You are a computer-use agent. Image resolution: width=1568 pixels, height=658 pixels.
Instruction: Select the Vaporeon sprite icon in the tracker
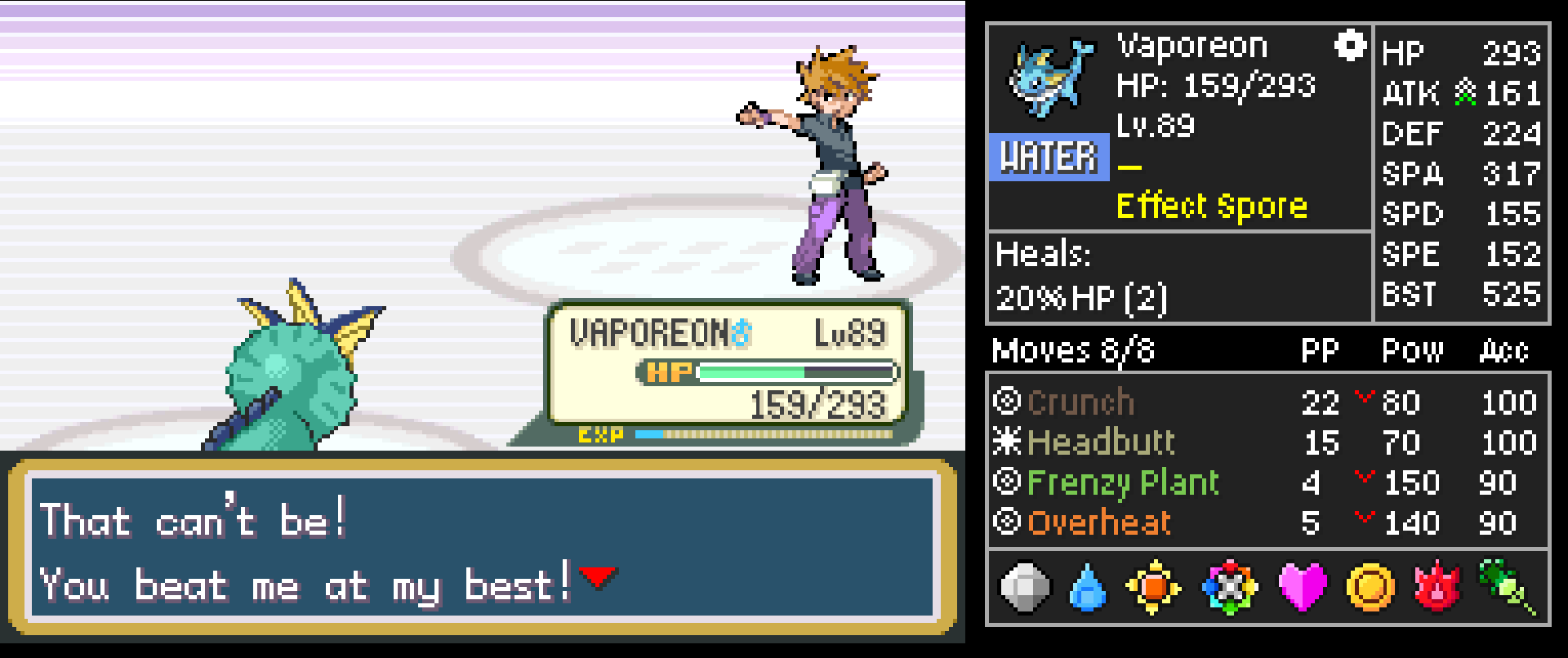[1049, 78]
